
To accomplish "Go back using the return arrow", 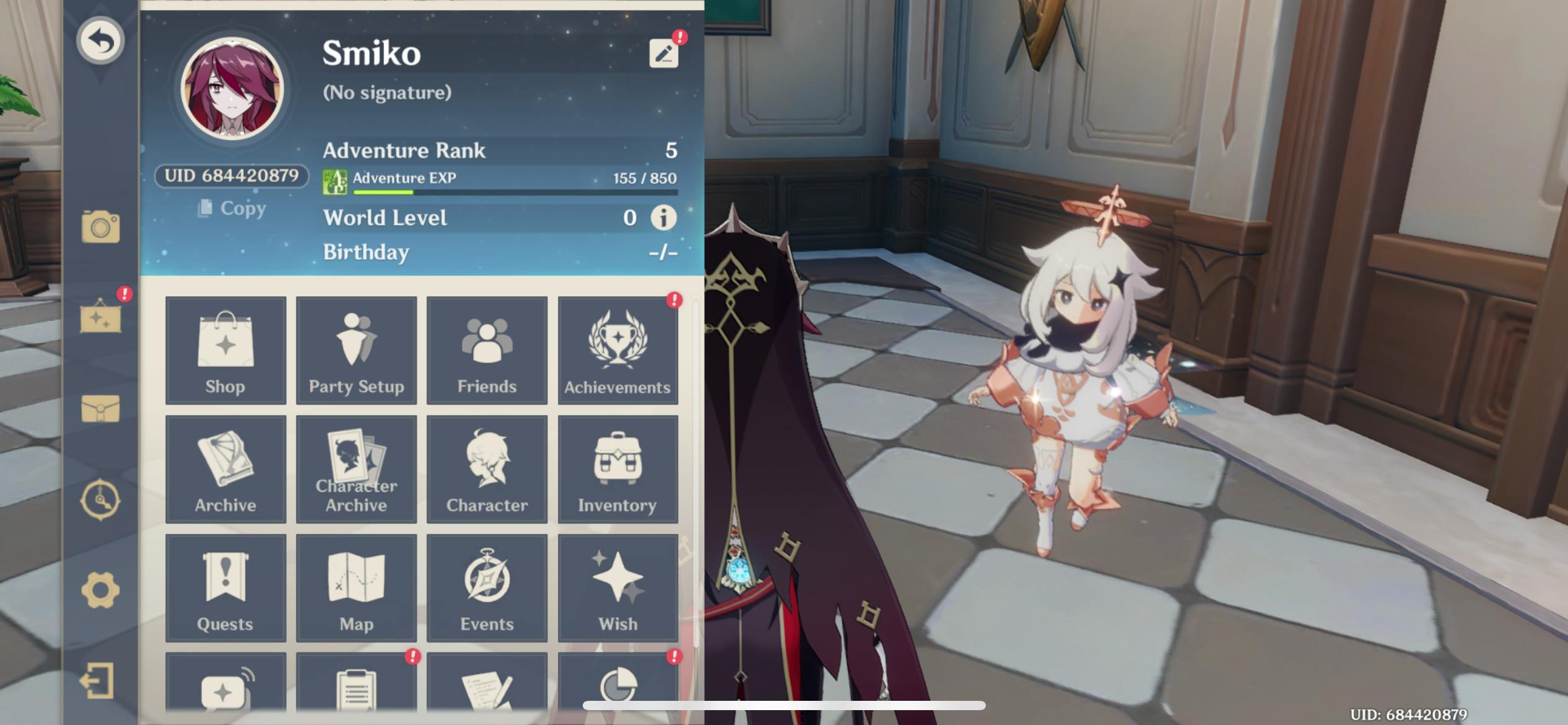I will [100, 41].
